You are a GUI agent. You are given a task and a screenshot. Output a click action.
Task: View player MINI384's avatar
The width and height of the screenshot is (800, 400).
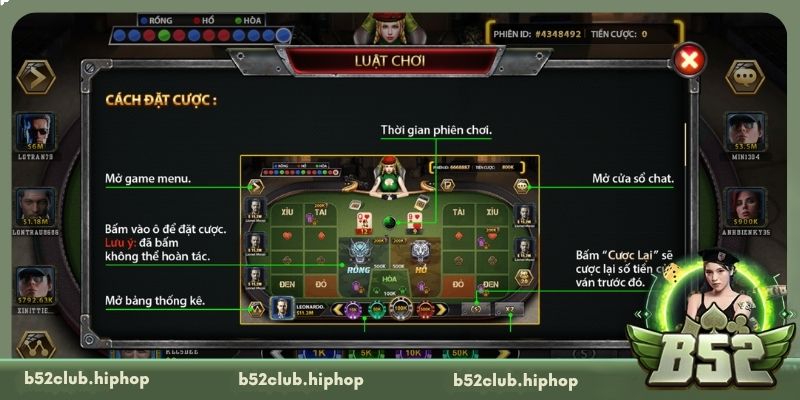[x=743, y=130]
